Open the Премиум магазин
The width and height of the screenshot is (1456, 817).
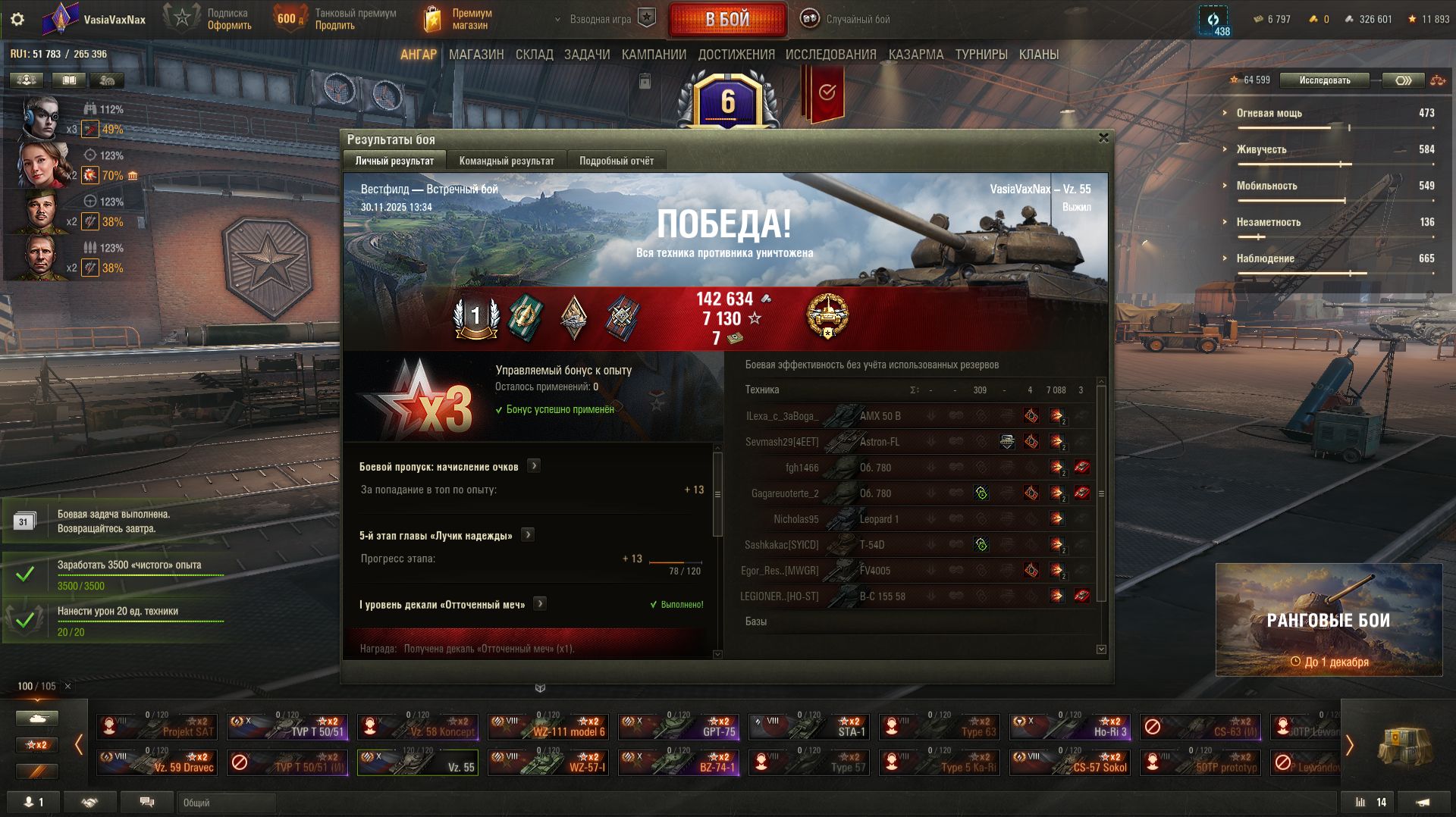458,20
